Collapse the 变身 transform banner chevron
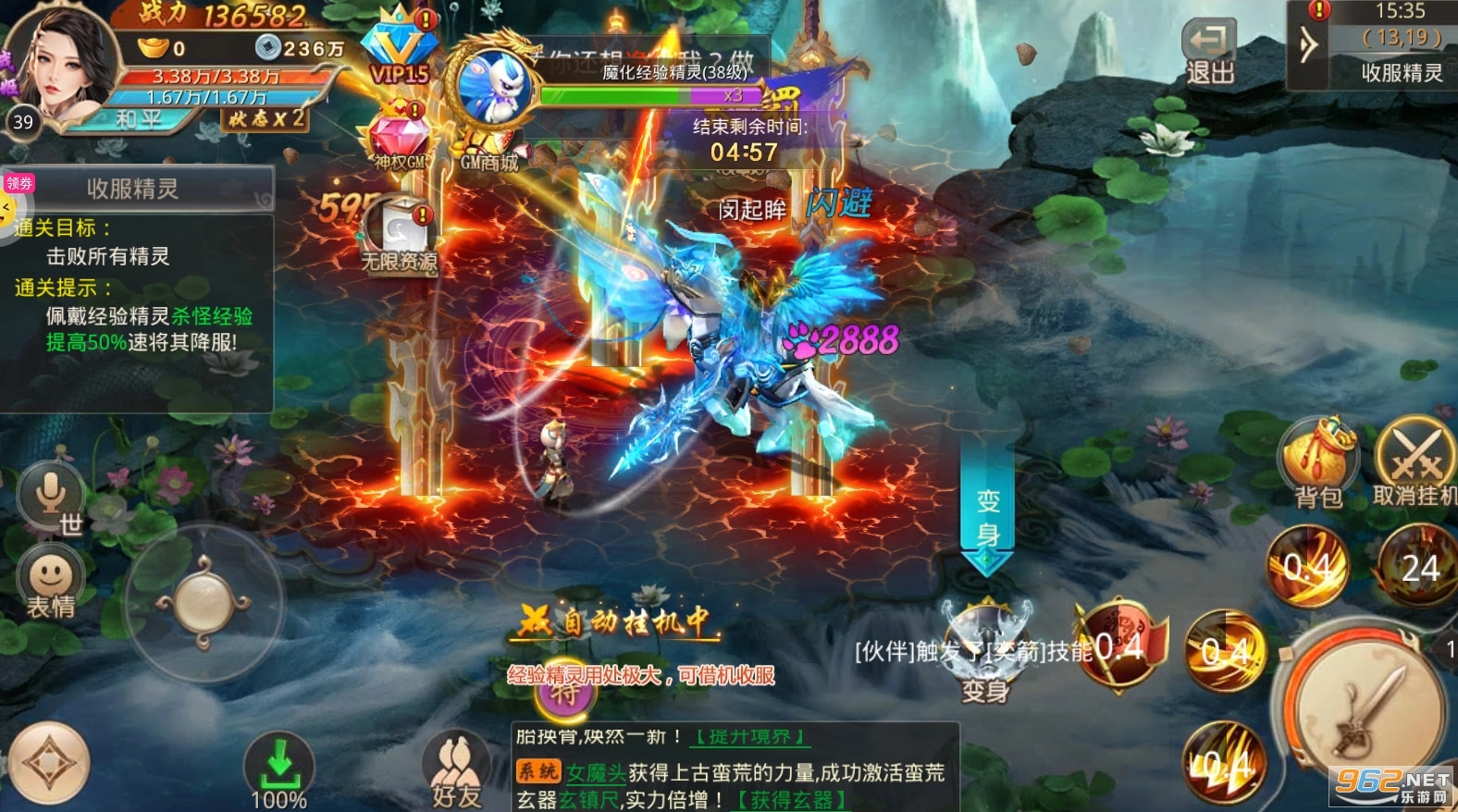 [x=984, y=556]
